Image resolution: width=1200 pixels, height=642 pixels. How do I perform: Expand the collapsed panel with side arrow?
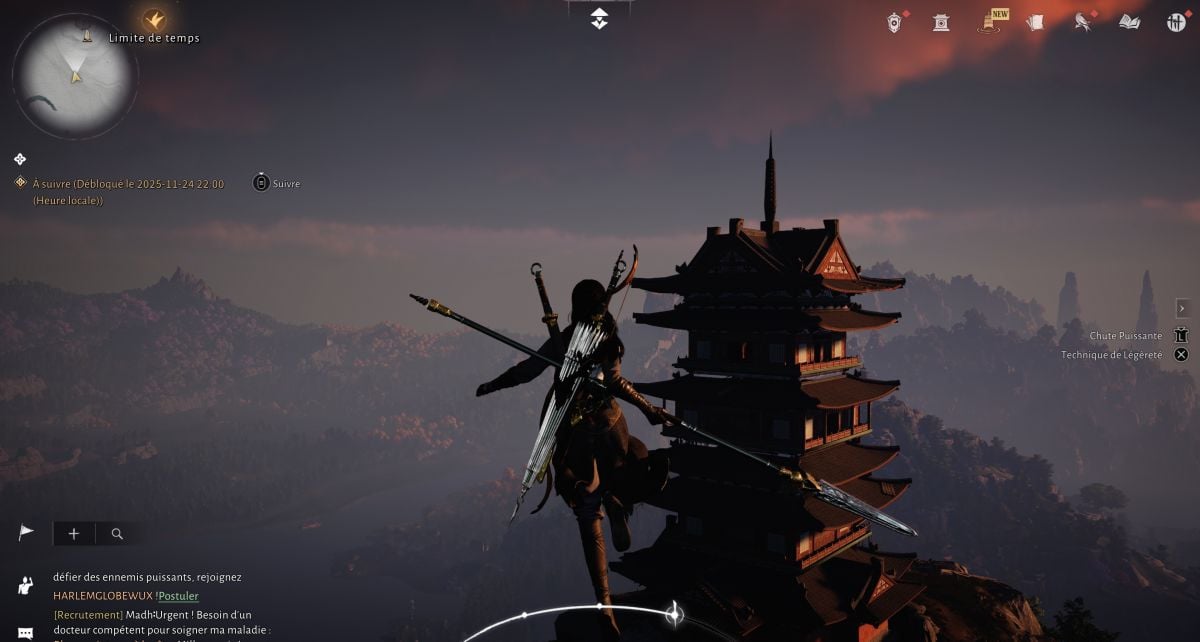click(1182, 308)
